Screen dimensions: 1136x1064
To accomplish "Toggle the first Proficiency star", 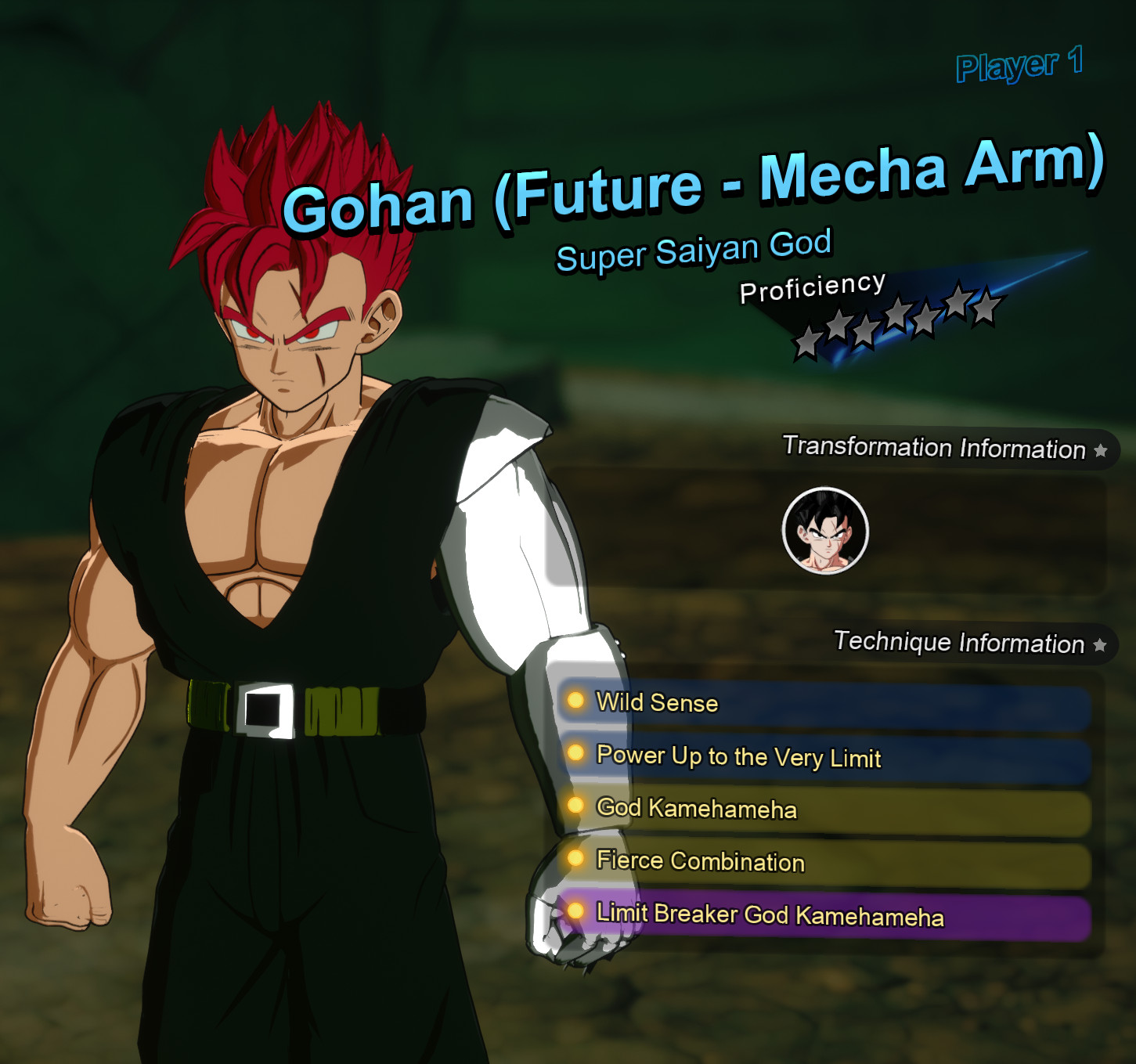I will (x=806, y=341).
